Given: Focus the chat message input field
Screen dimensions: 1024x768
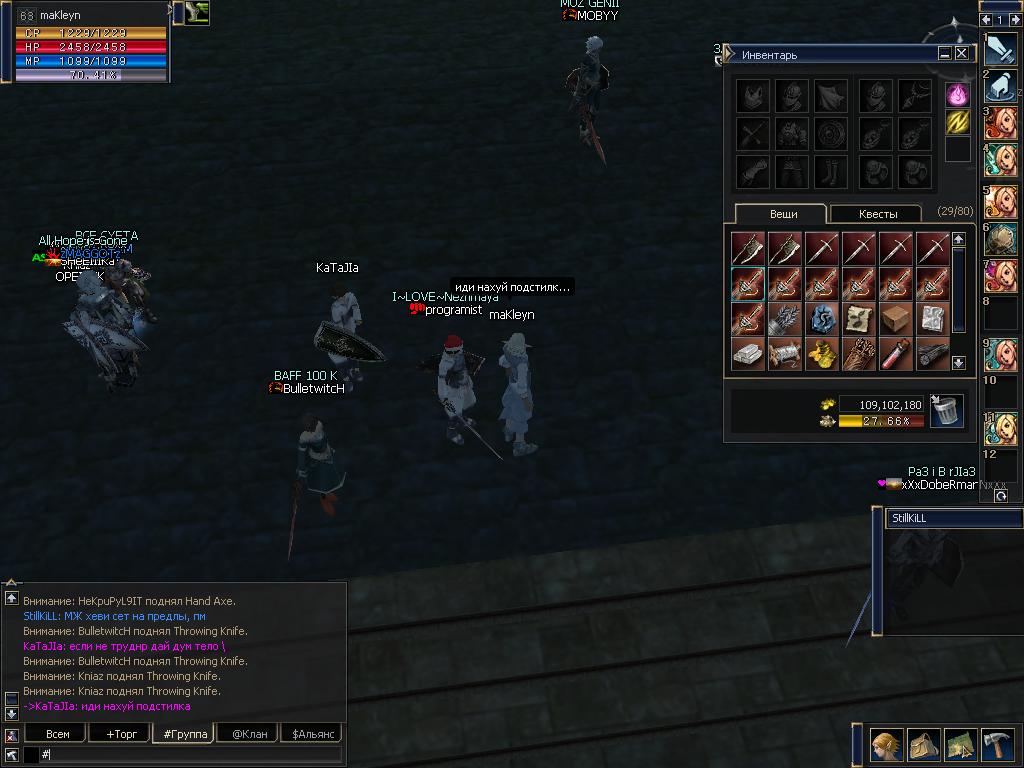Looking at the screenshot, I should click(190, 754).
